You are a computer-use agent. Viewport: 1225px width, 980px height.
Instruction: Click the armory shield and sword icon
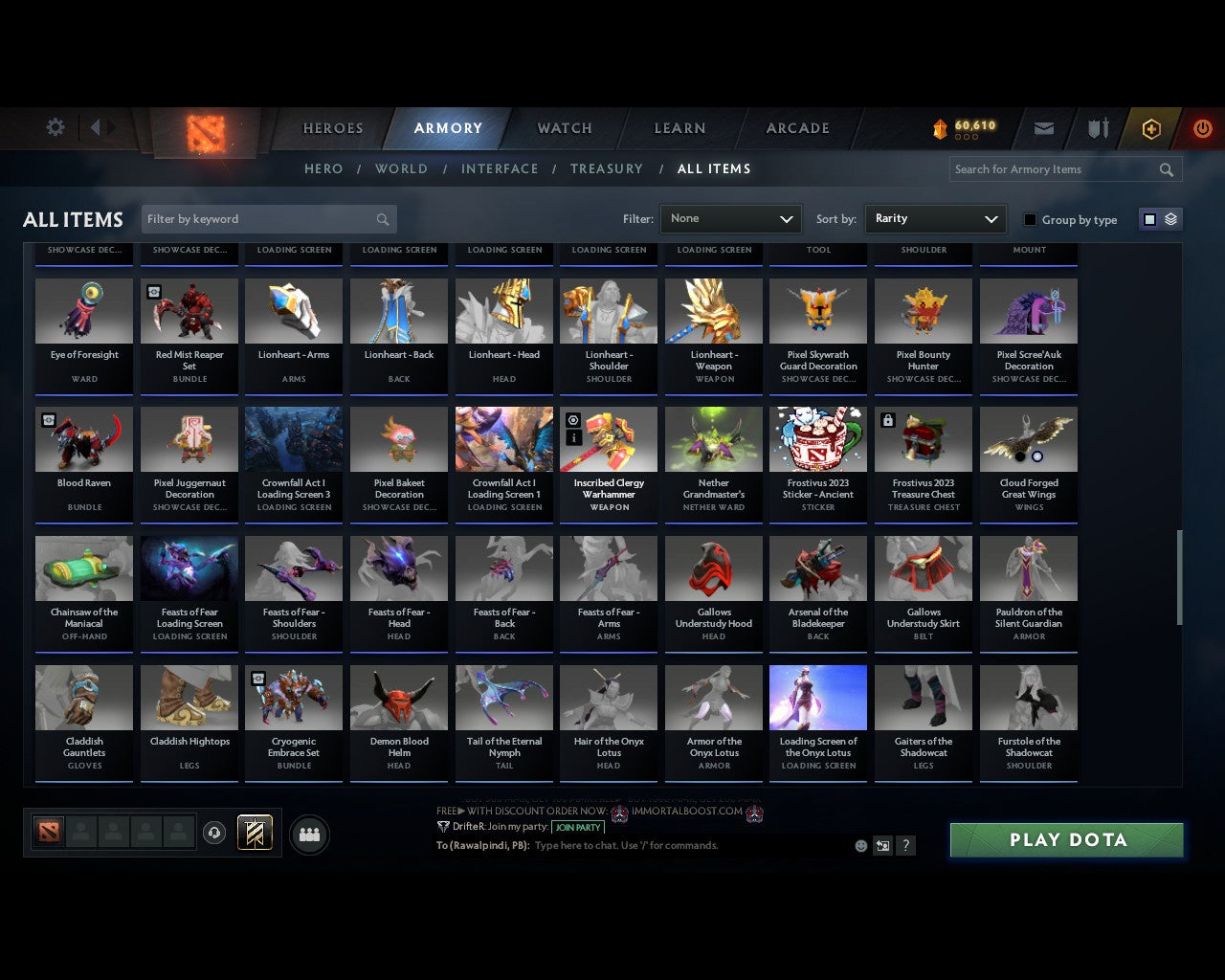[1097, 128]
